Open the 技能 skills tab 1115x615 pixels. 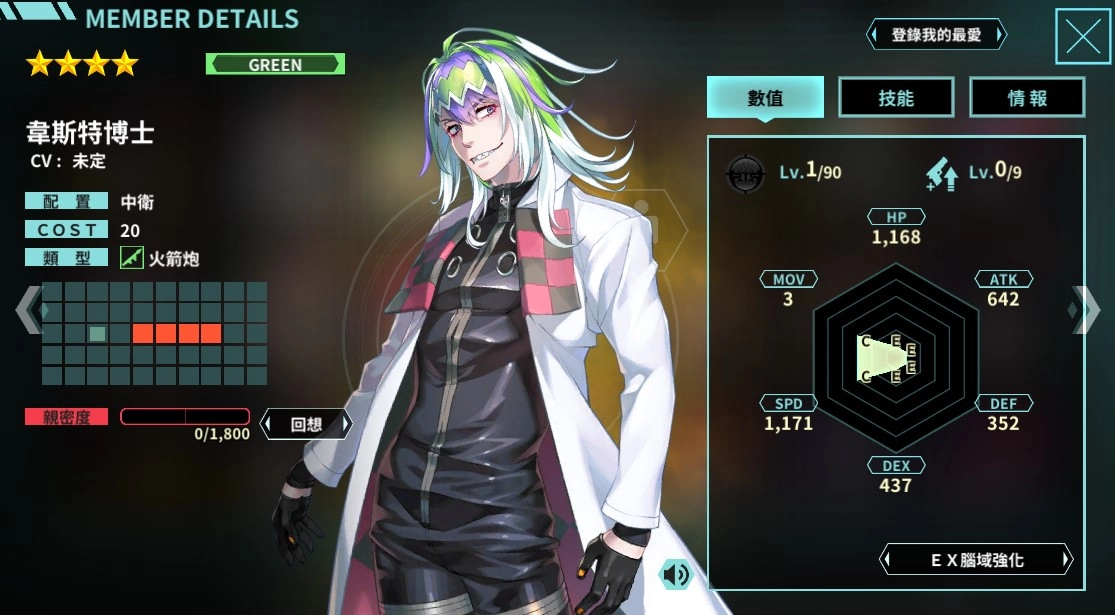pyautogui.click(x=896, y=97)
